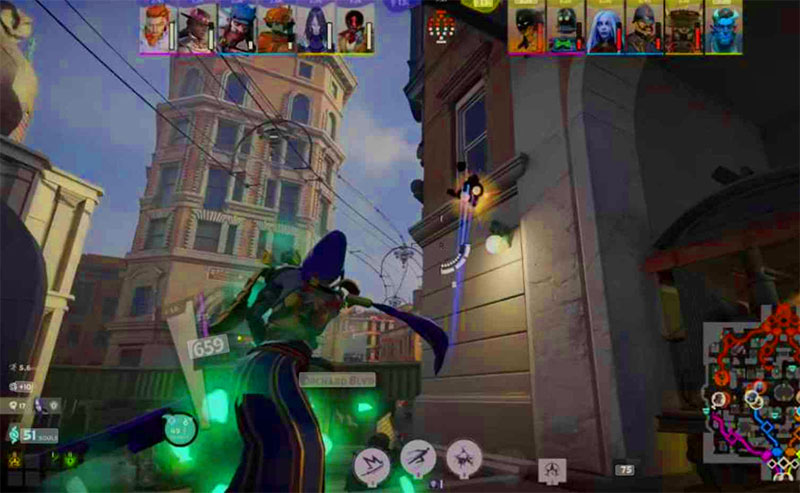Screen dimensions: 800x493
Task: Select the orange-haired hero portrait
Action: 156,28
